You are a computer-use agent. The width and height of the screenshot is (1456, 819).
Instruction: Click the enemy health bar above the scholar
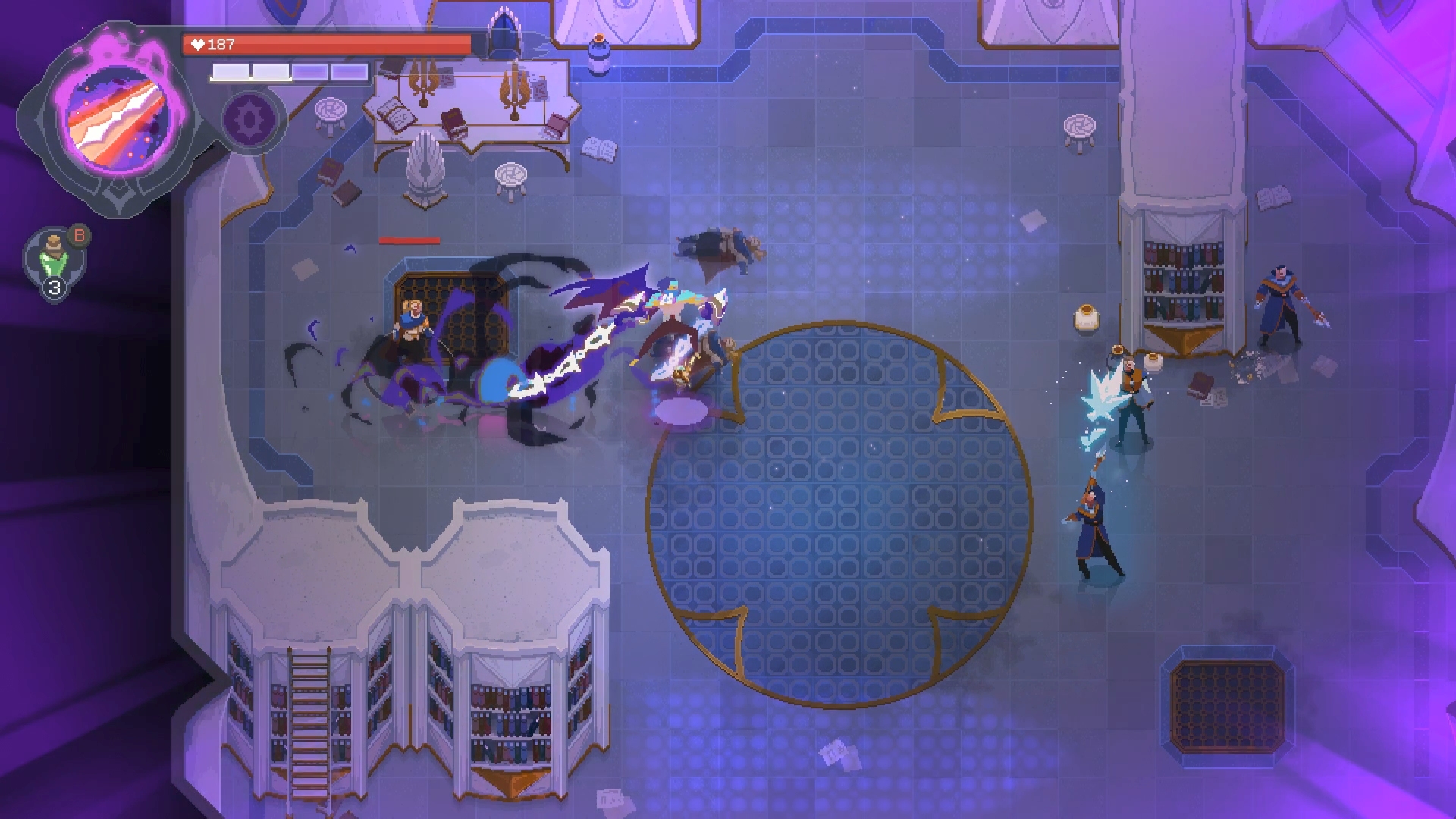(x=409, y=239)
